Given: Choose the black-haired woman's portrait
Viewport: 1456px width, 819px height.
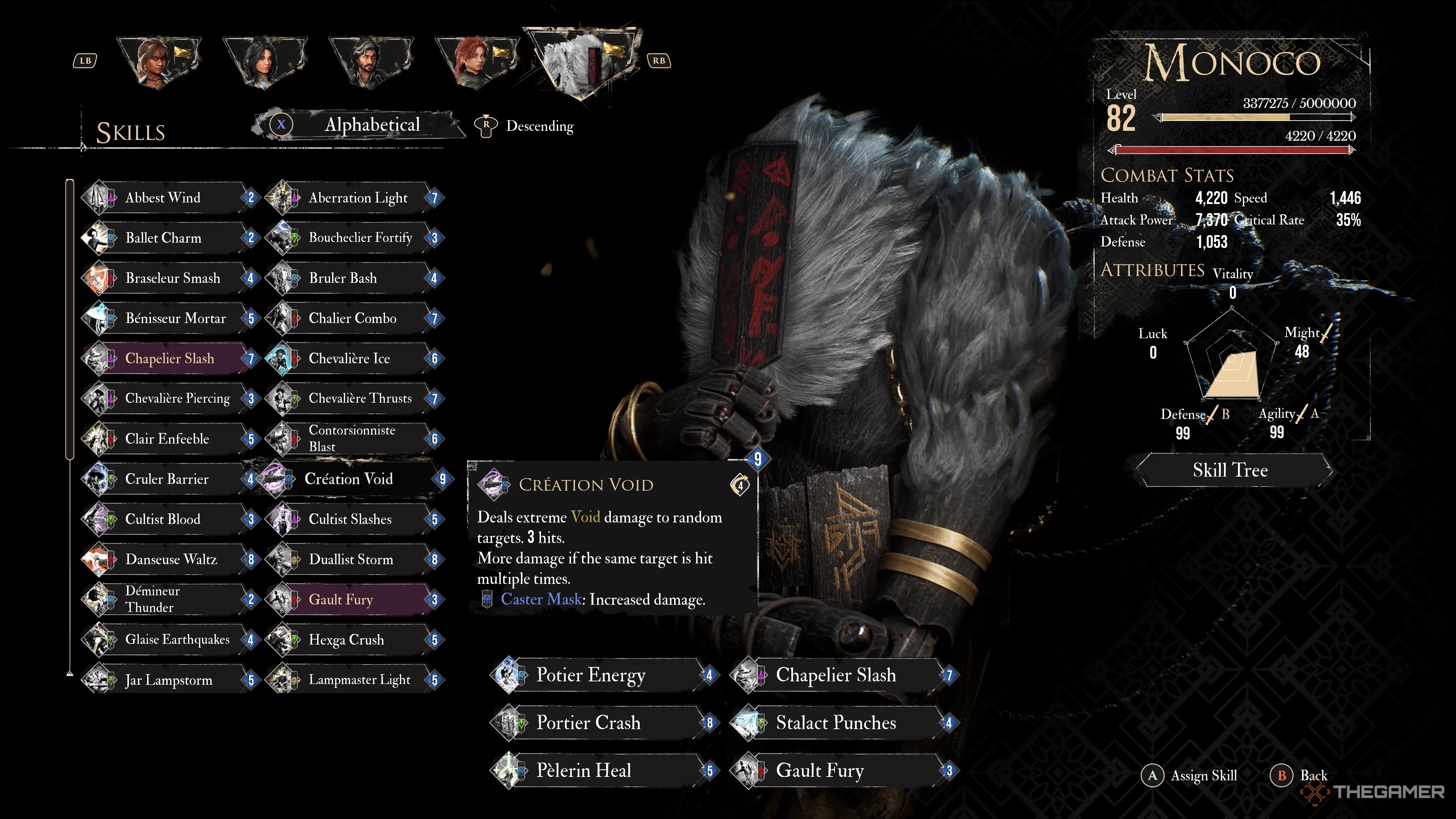Looking at the screenshot, I should pos(265,61).
